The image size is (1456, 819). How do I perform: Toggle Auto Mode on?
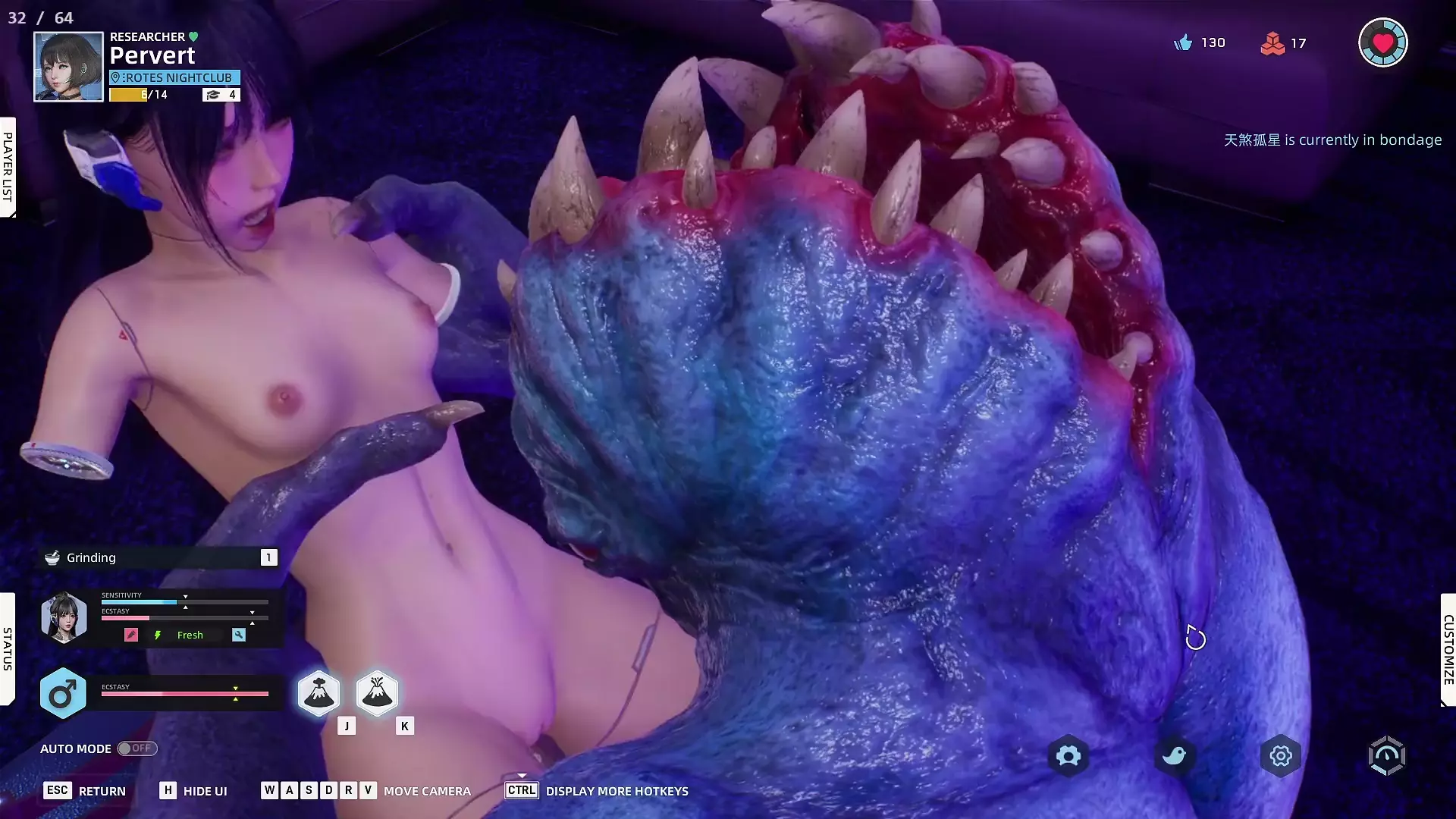(x=137, y=748)
